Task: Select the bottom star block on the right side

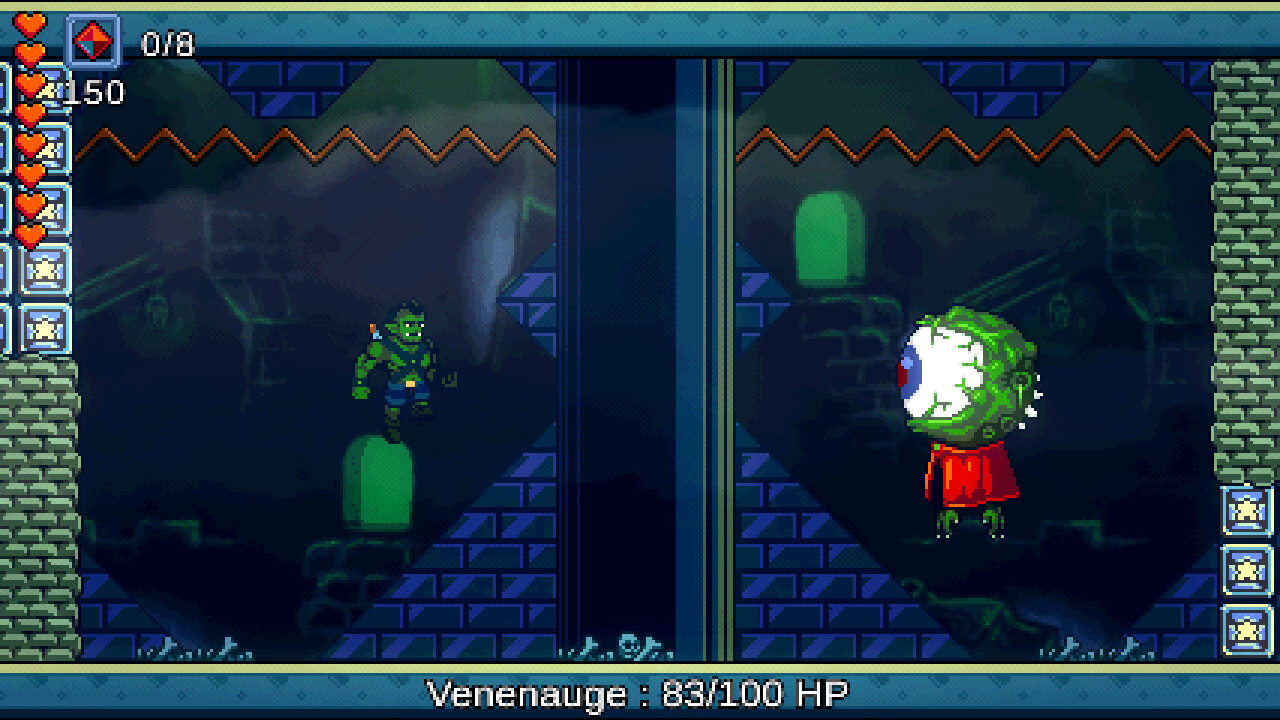Action: tap(1246, 629)
